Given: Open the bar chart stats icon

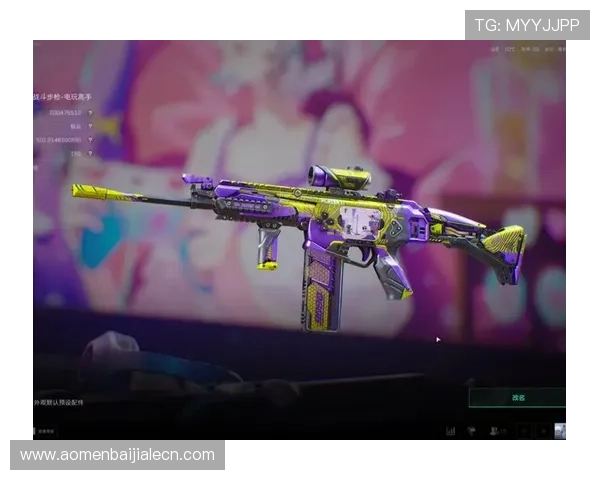Looking at the screenshot, I should [x=450, y=431].
